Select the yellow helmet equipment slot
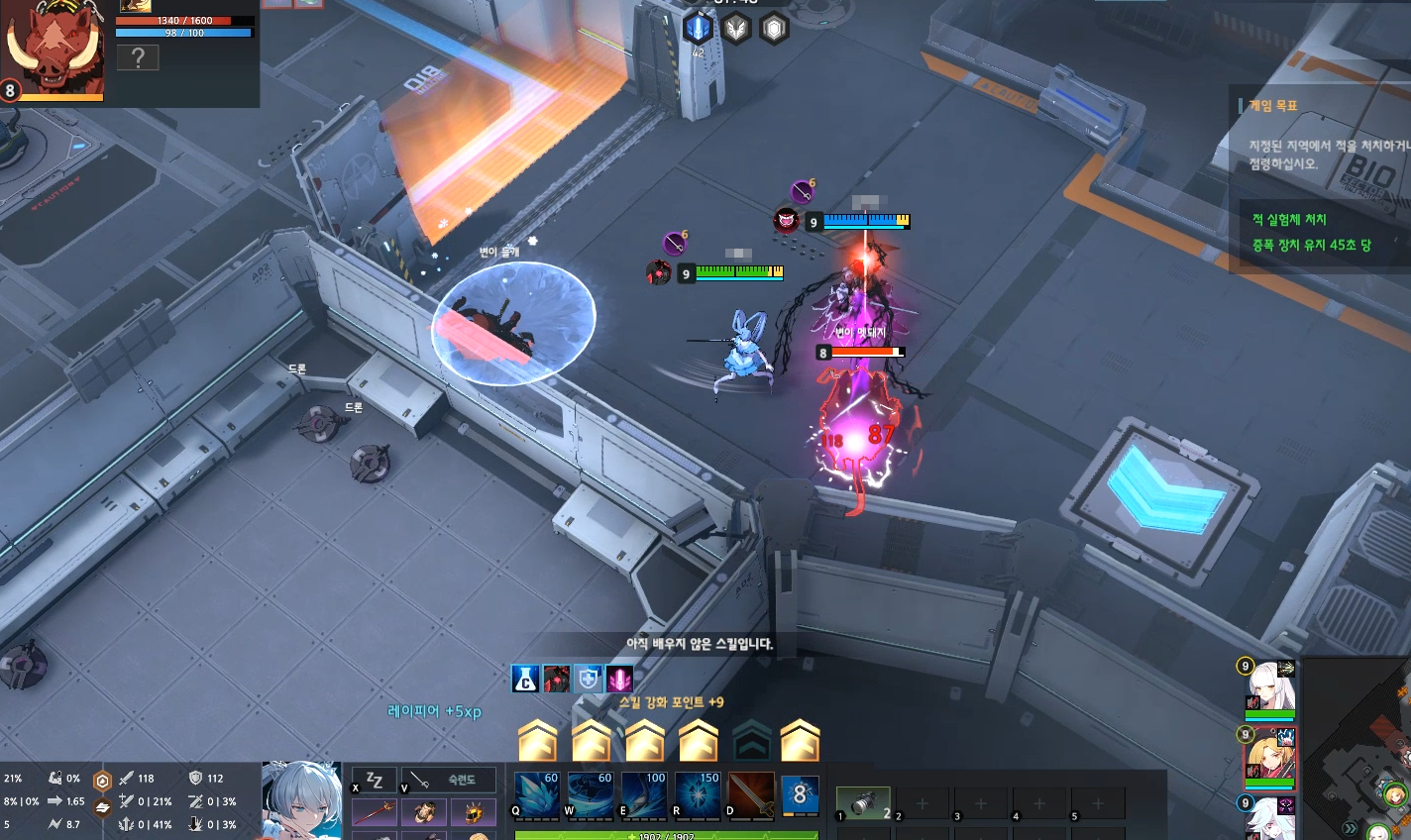Image resolution: width=1411 pixels, height=840 pixels. point(474,813)
